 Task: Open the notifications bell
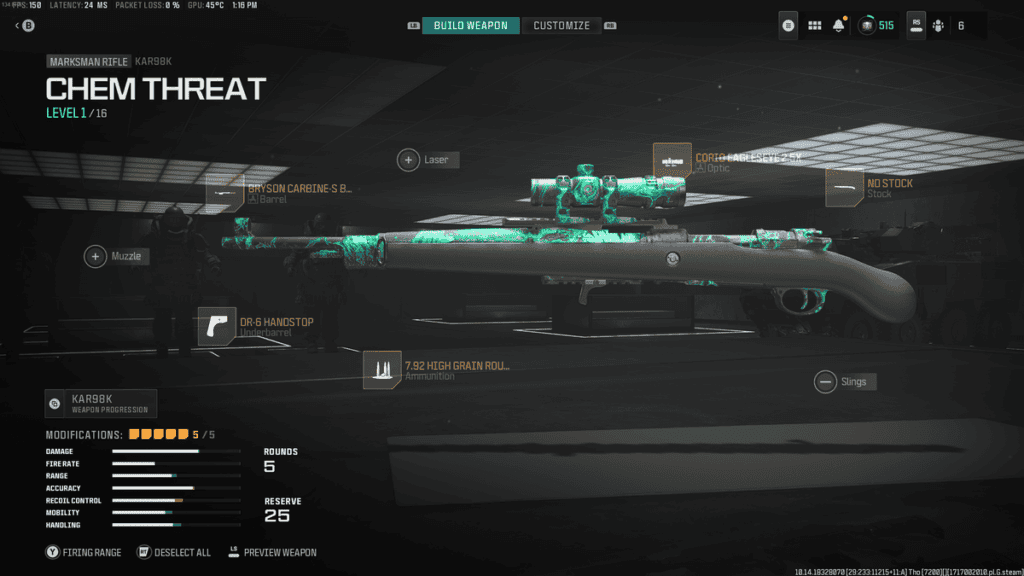[839, 25]
